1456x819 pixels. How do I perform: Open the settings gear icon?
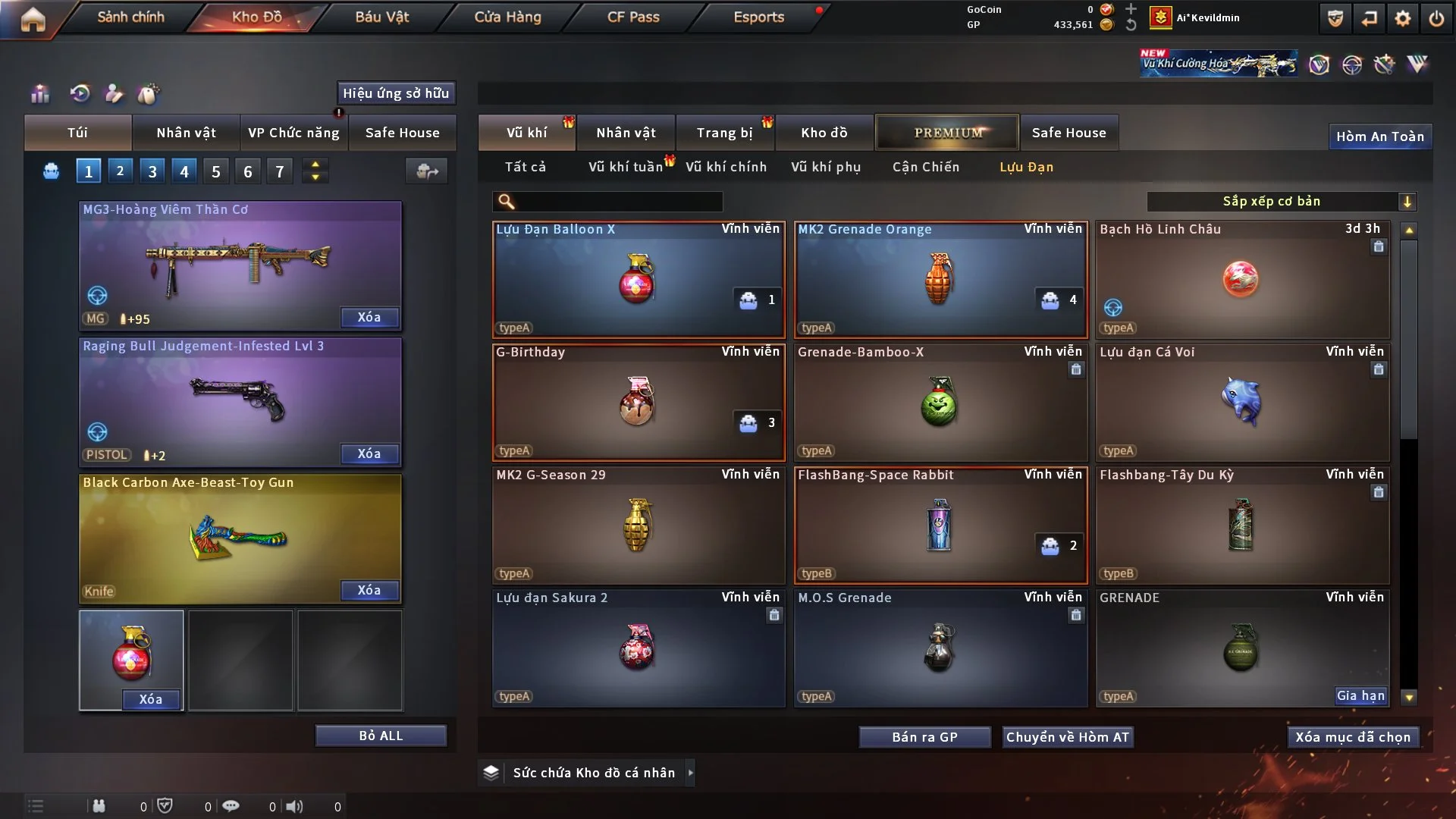1403,18
